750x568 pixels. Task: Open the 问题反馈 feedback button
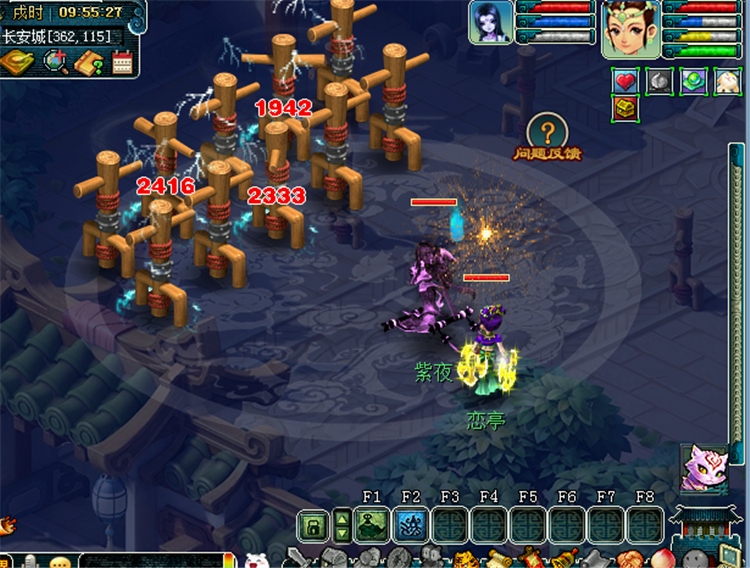[x=547, y=137]
